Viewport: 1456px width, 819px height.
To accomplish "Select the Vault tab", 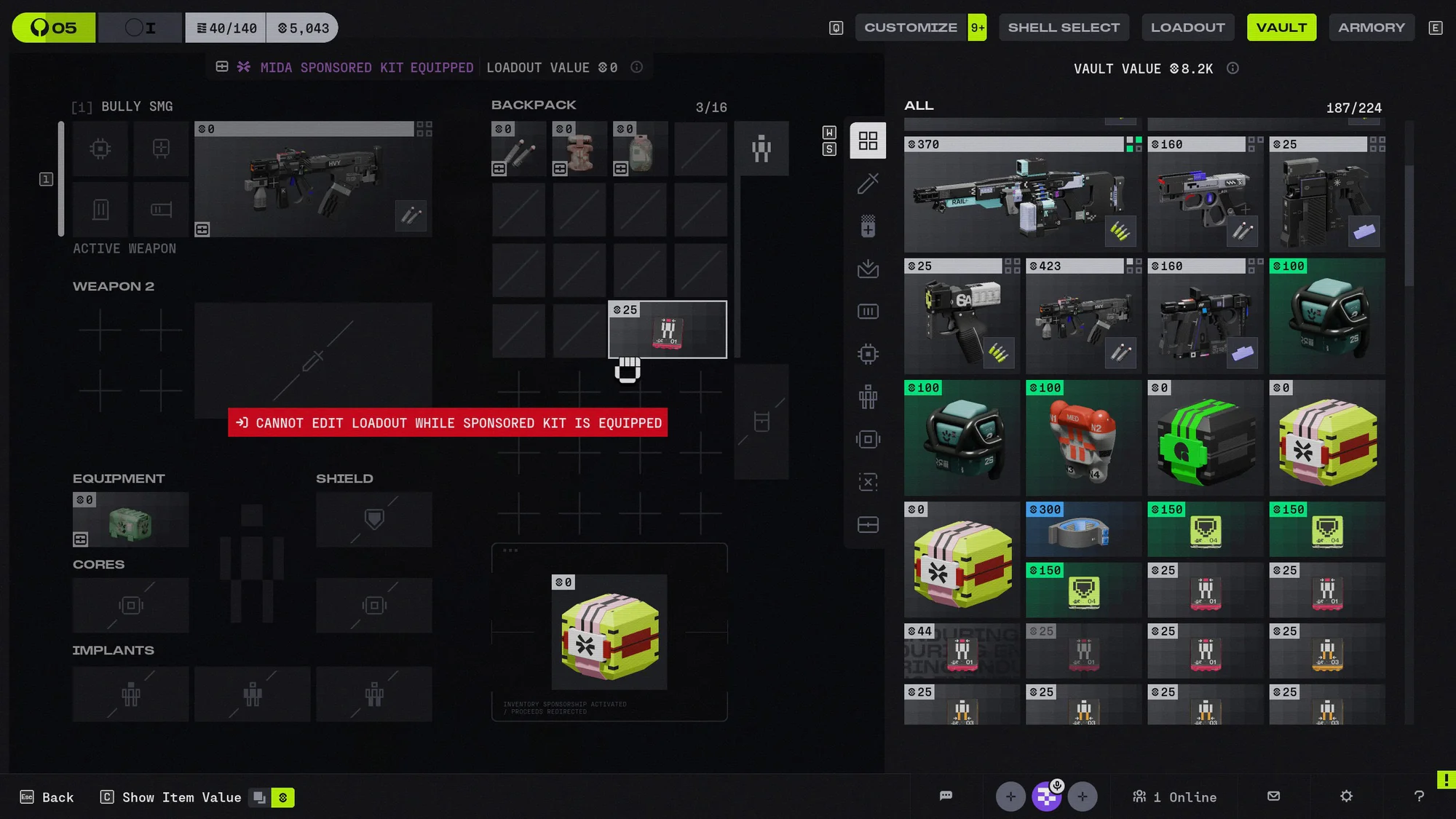I will point(1281,28).
